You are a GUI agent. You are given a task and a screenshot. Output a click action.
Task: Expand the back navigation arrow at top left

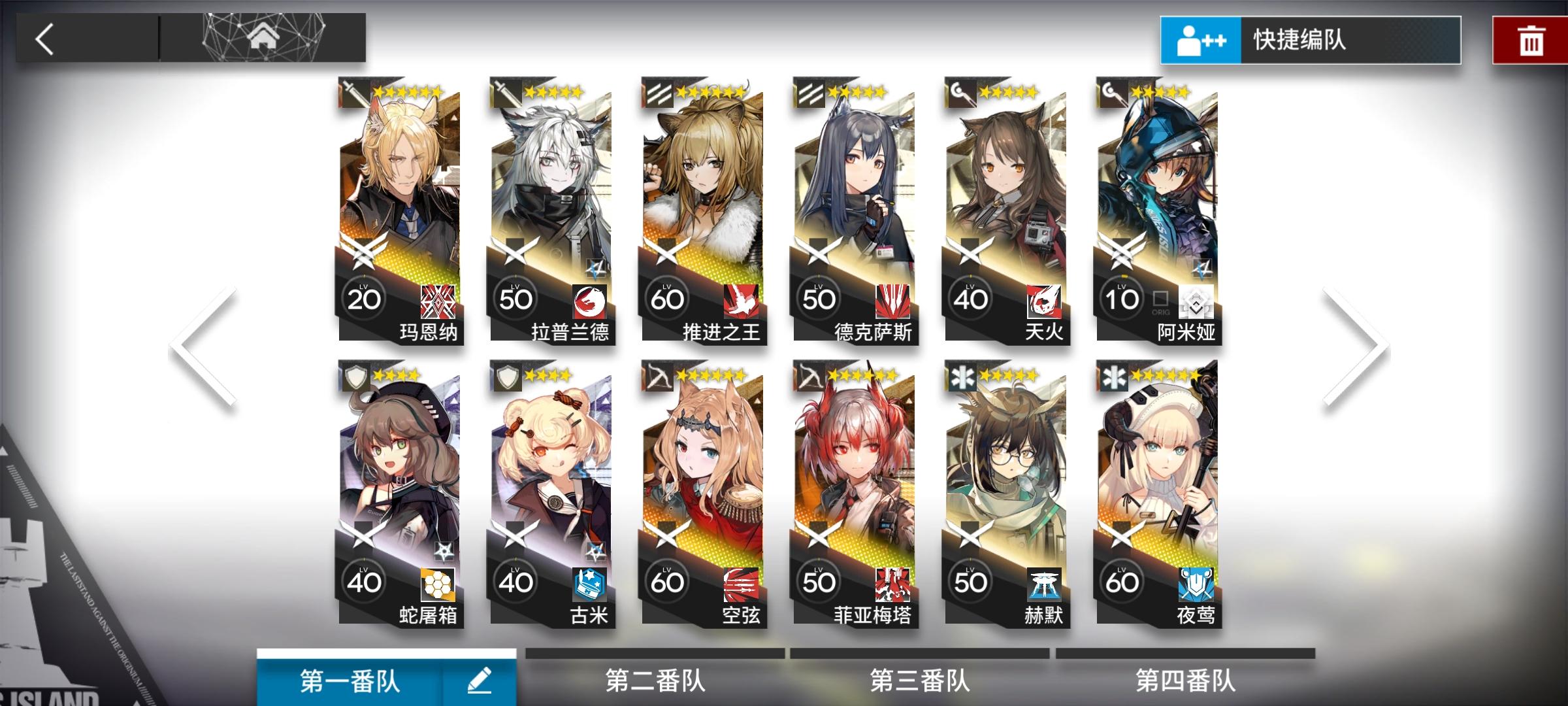44,39
